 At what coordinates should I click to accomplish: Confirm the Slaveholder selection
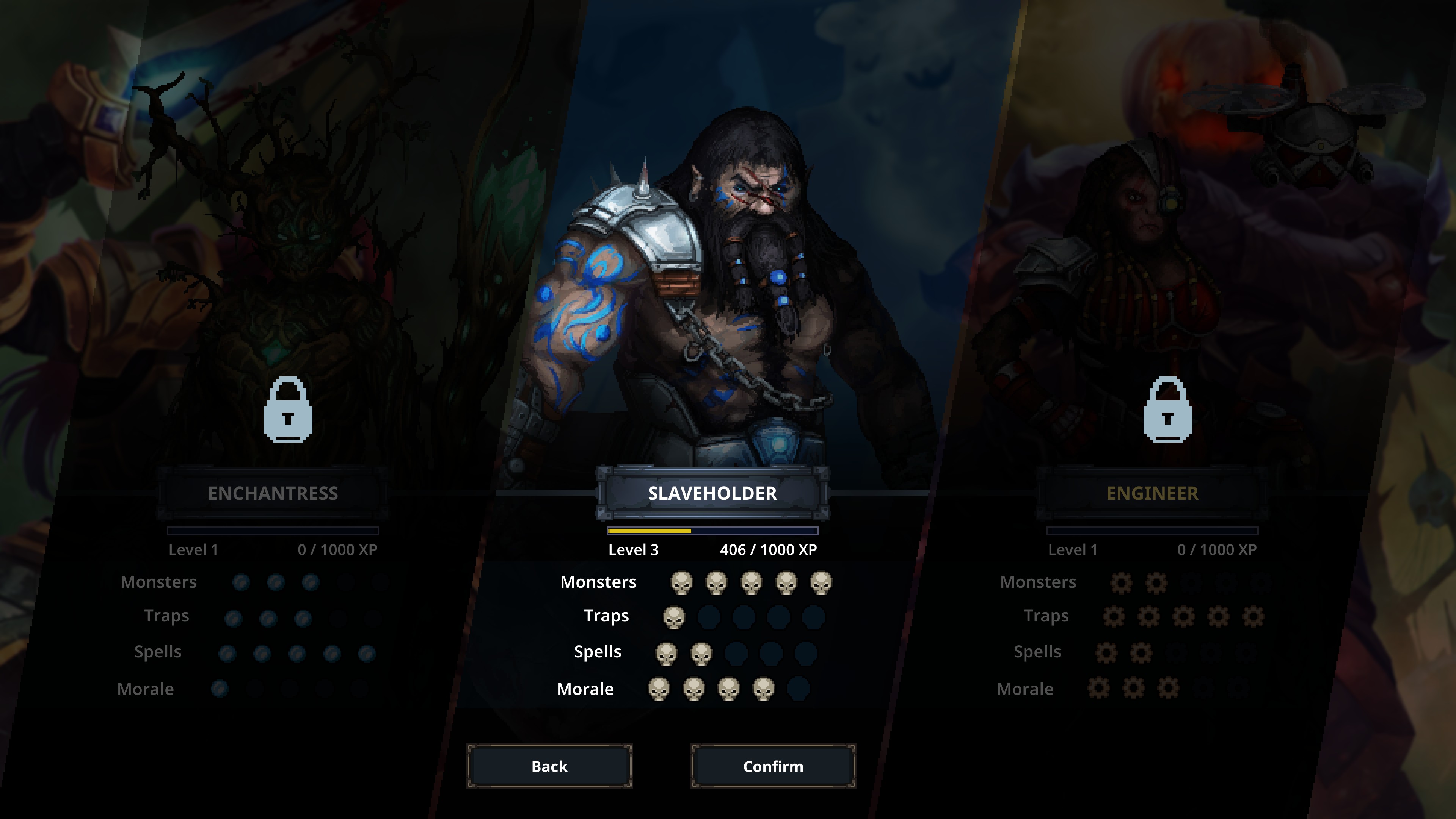pos(773,766)
